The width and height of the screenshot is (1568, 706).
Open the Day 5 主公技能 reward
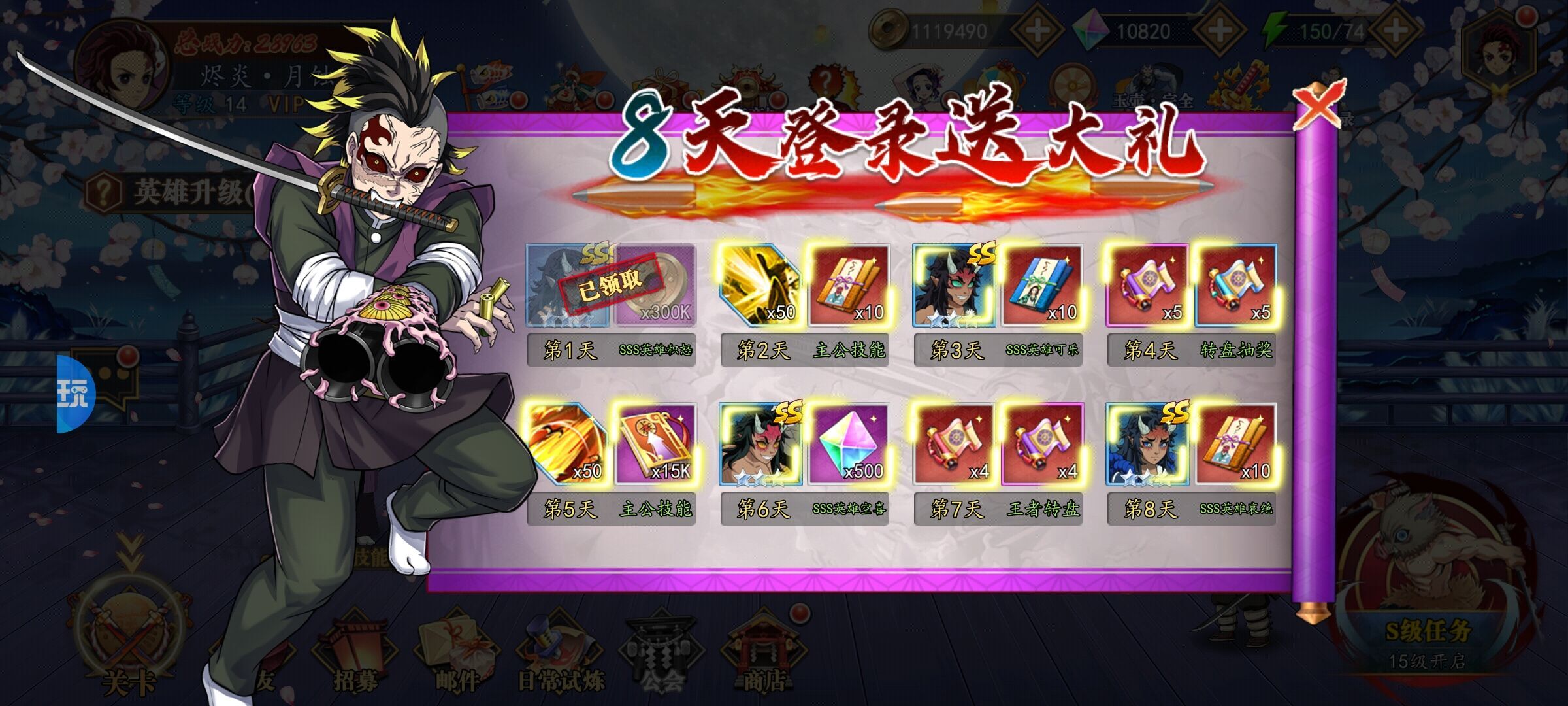pos(611,462)
